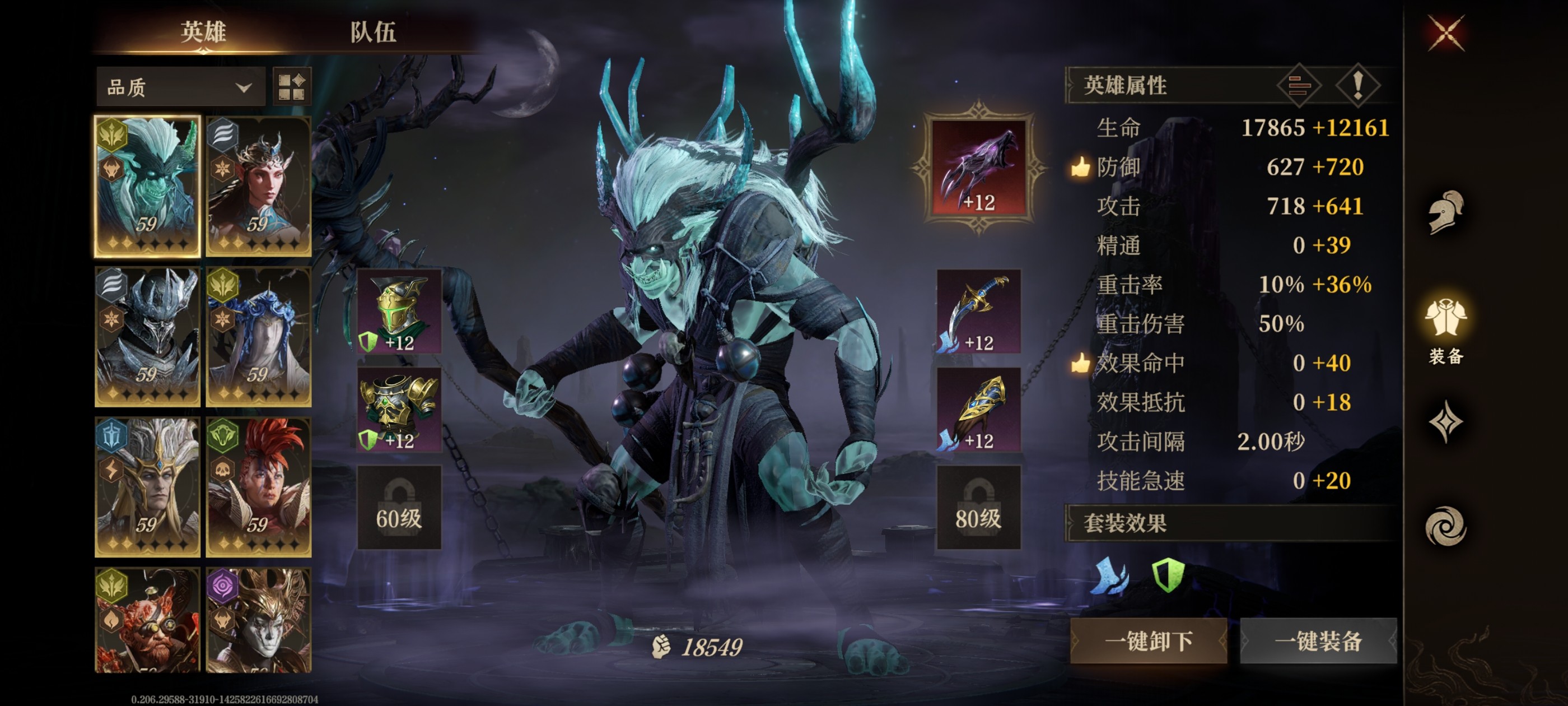Switch to the 队伍 tab
Image resolution: width=1568 pixels, height=706 pixels.
tap(372, 32)
